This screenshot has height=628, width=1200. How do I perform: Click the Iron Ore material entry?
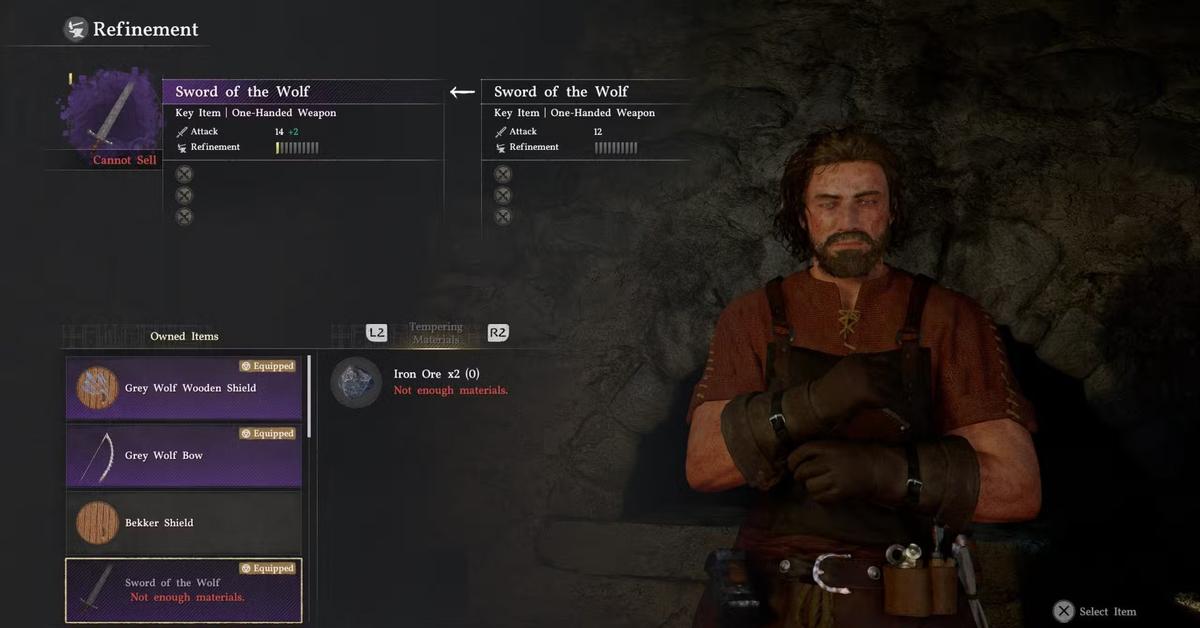[420, 382]
